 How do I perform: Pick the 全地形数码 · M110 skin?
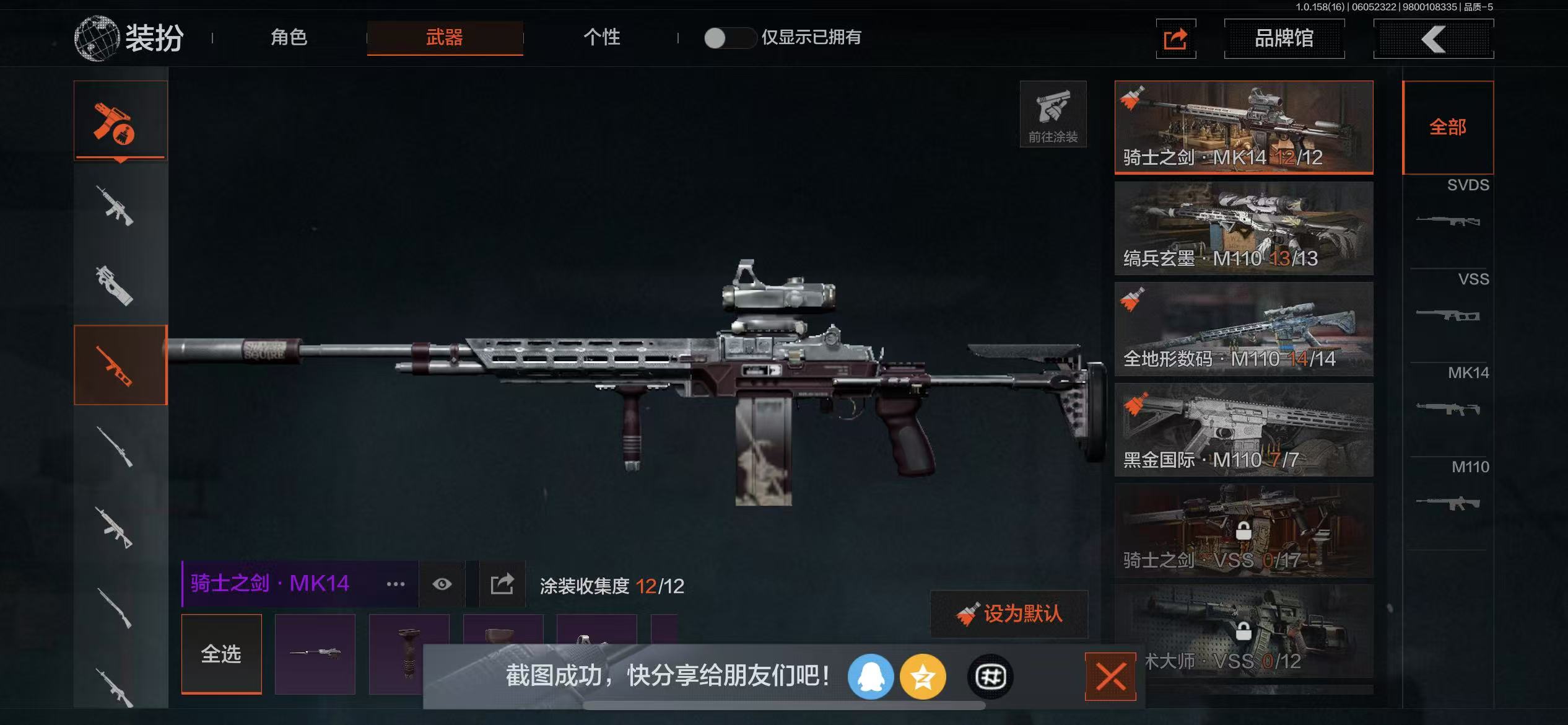pos(1244,329)
